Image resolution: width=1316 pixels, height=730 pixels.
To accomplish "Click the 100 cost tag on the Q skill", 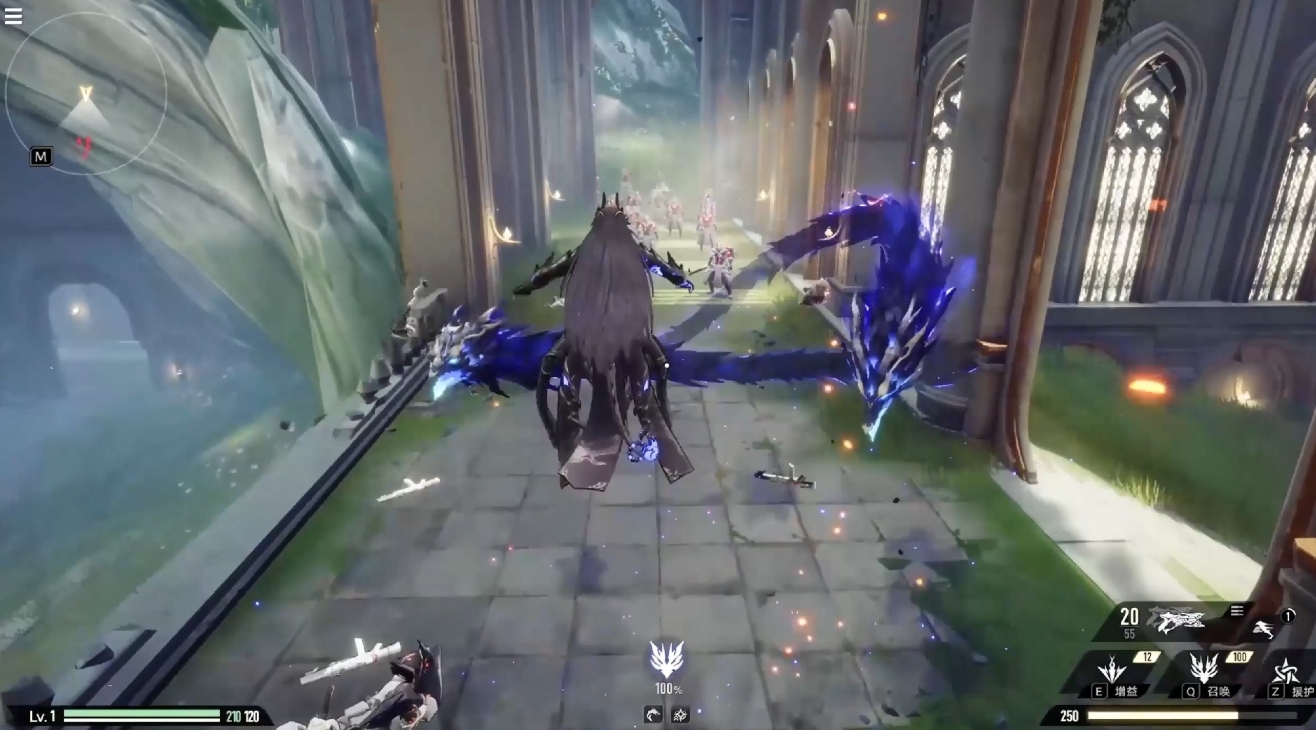I will point(1239,656).
